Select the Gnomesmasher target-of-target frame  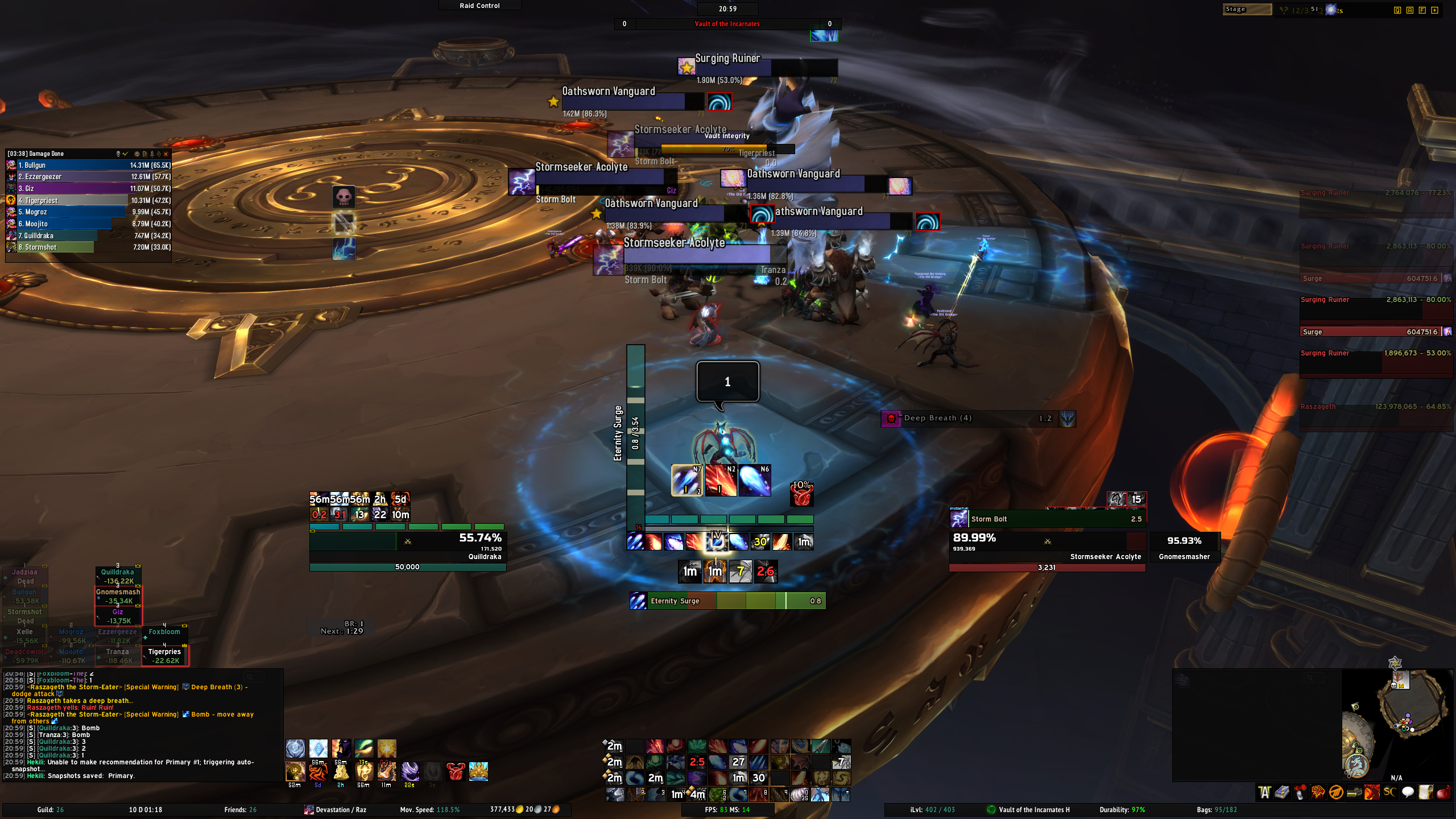(1184, 547)
